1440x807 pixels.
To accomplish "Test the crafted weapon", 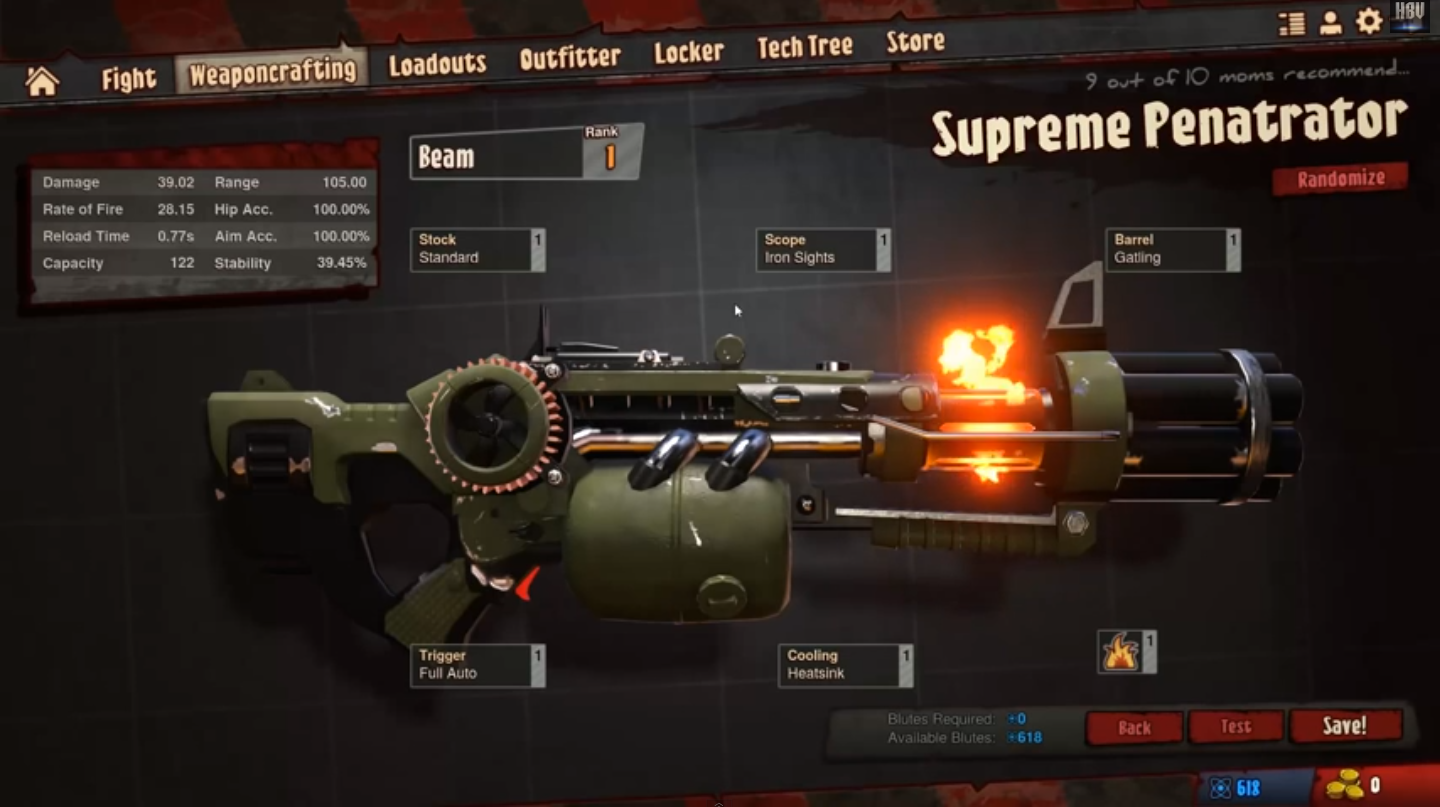I will (x=1236, y=727).
